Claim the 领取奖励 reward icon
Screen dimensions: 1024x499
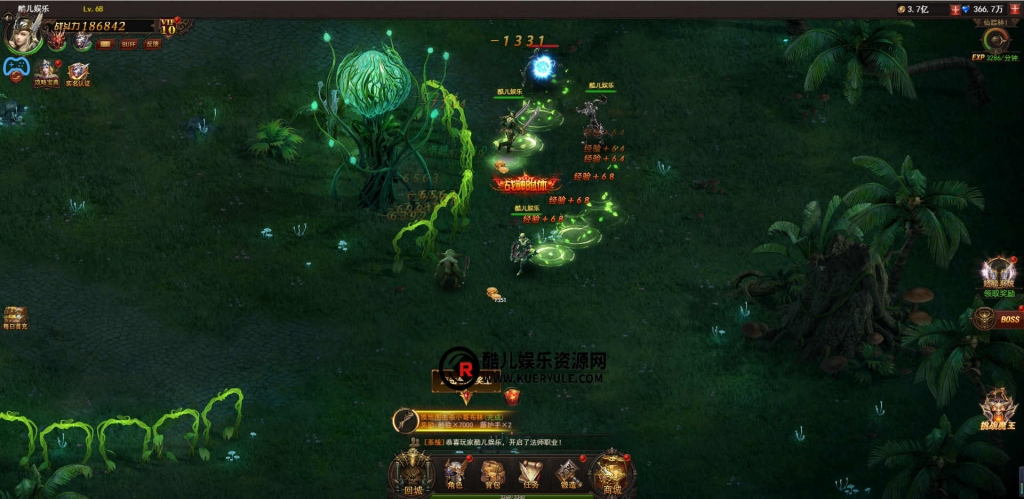(997, 274)
